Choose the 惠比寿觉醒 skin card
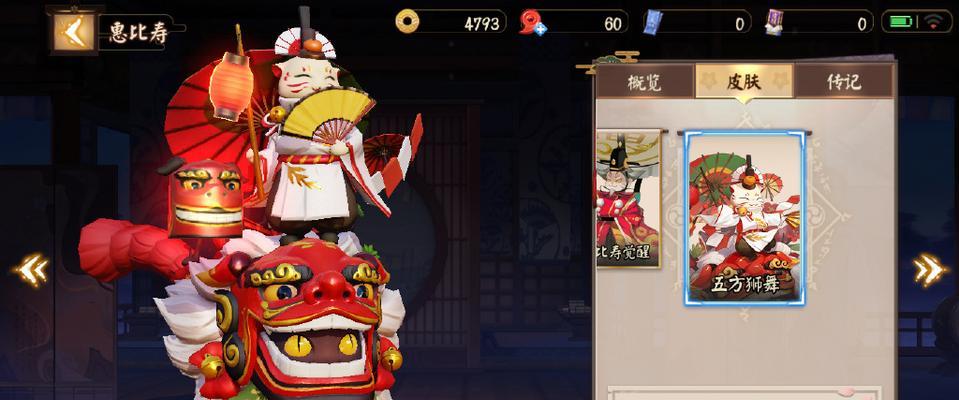Image resolution: width=959 pixels, height=400 pixels. point(627,200)
